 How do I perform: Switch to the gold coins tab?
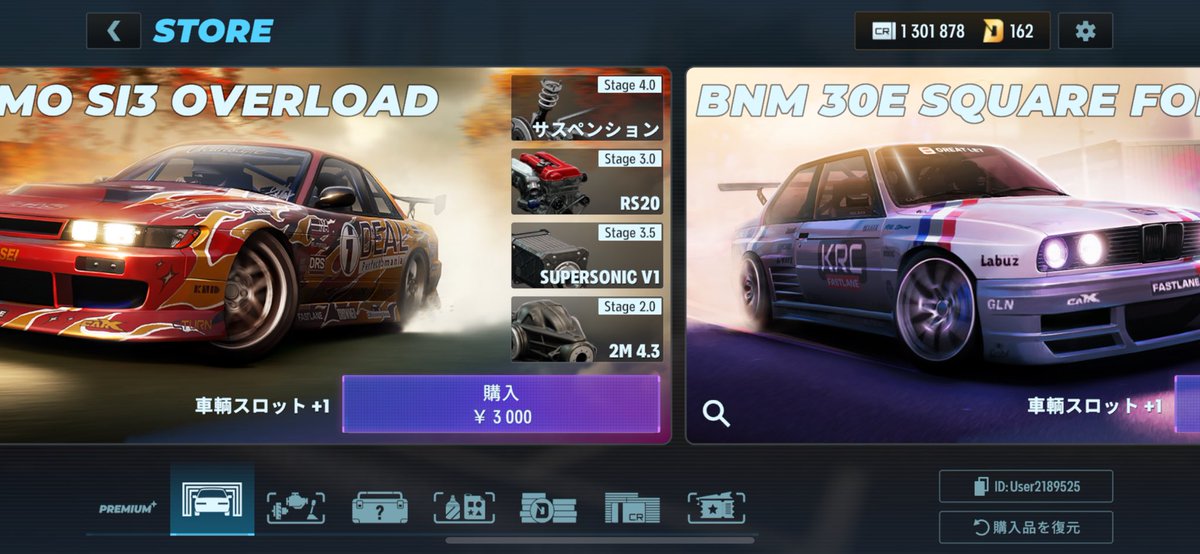coord(548,508)
